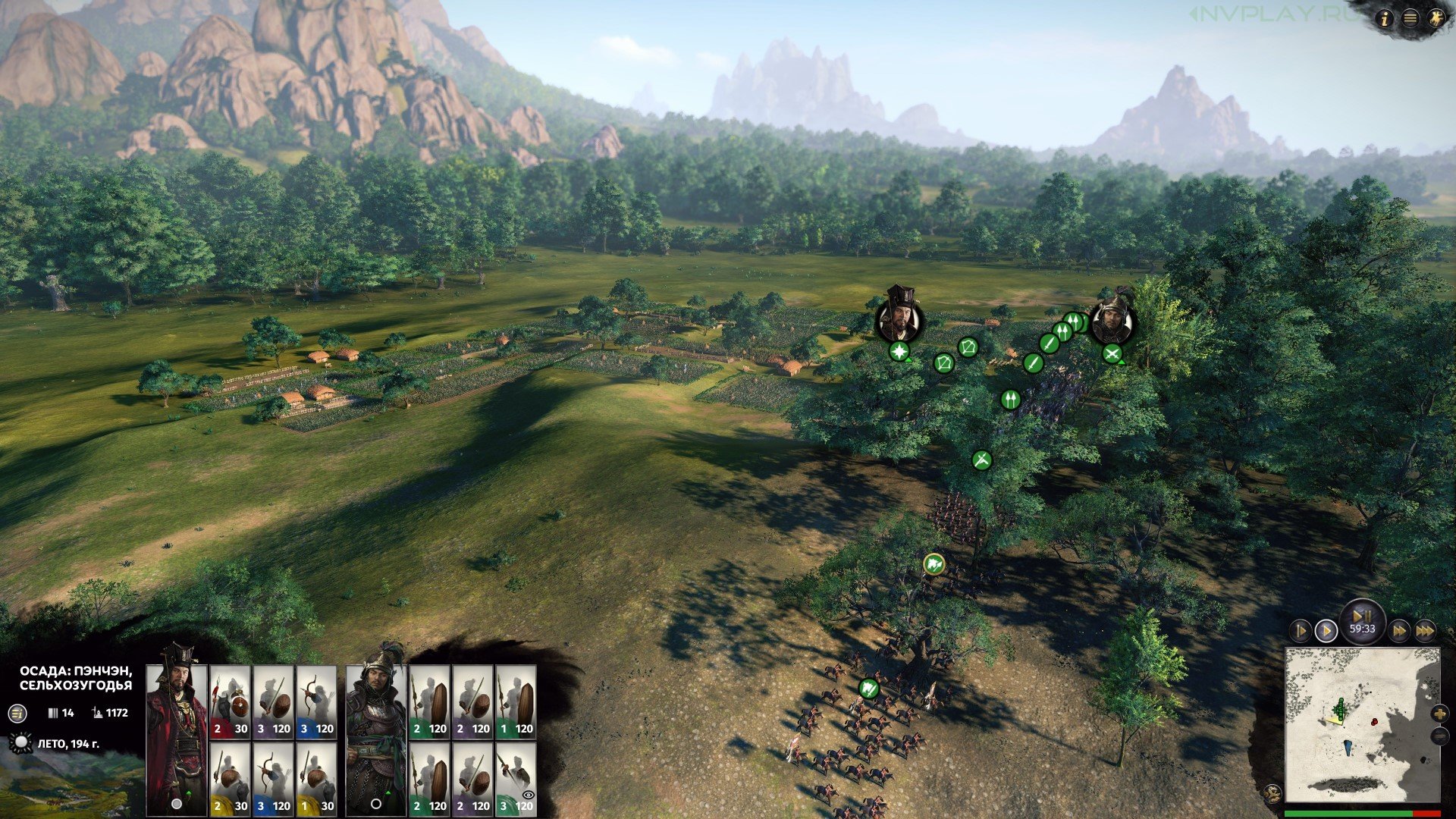1456x819 pixels.
Task: Click the branch icon beside the minimap
Action: click(1273, 794)
